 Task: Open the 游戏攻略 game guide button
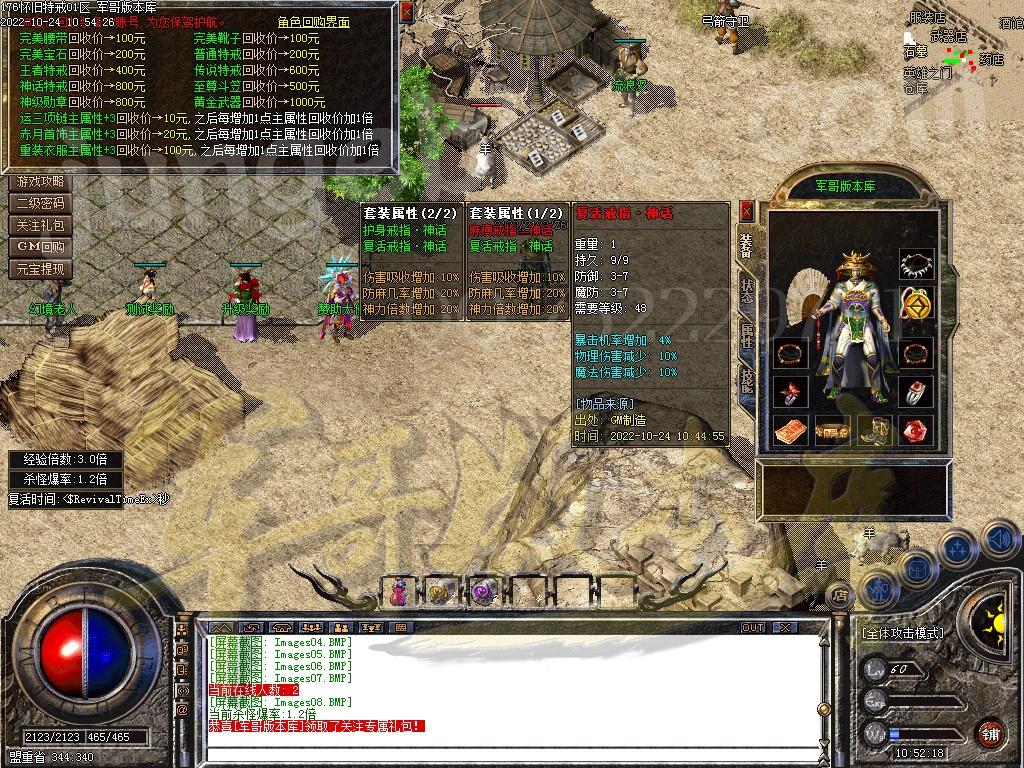pyautogui.click(x=40, y=182)
